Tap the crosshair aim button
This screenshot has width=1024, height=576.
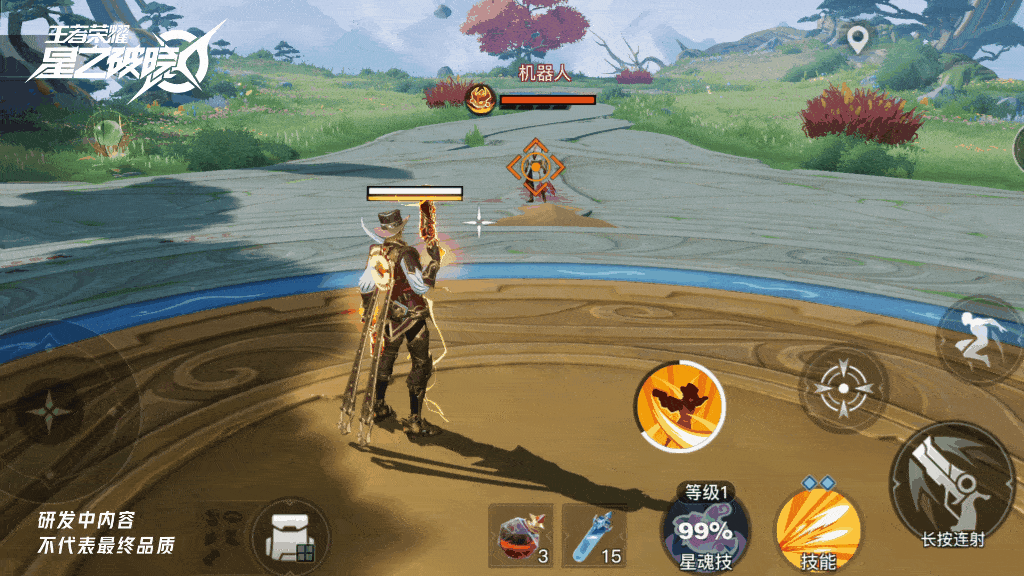[x=843, y=389]
